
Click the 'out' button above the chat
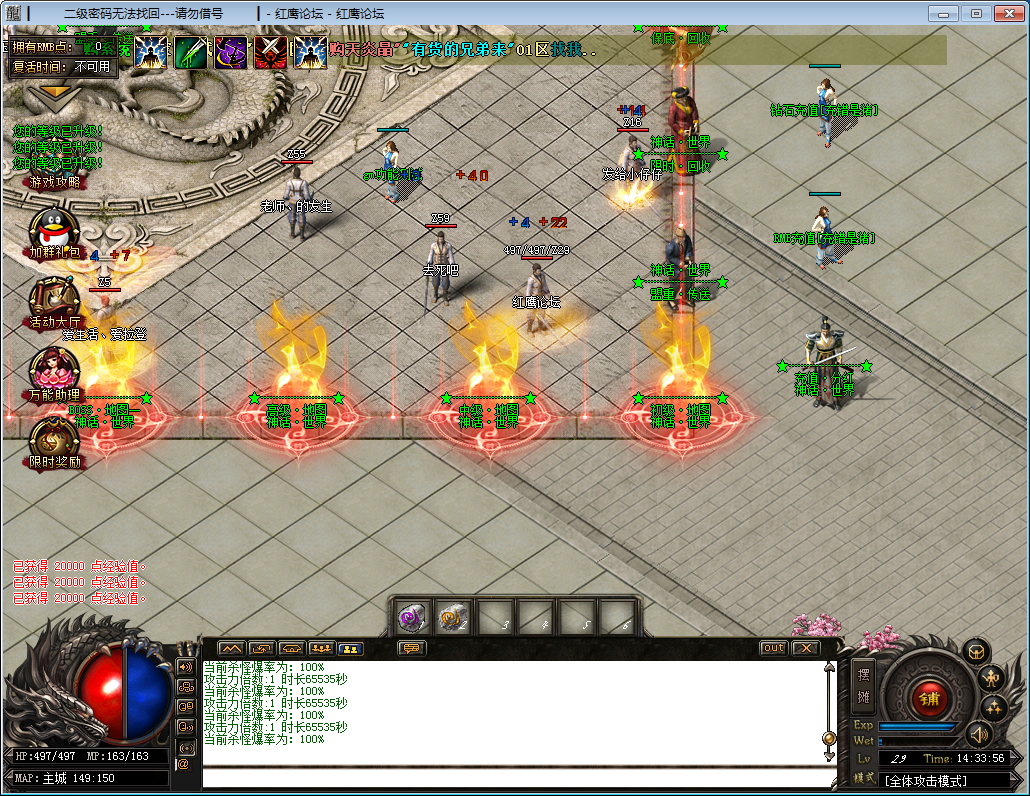coord(773,648)
